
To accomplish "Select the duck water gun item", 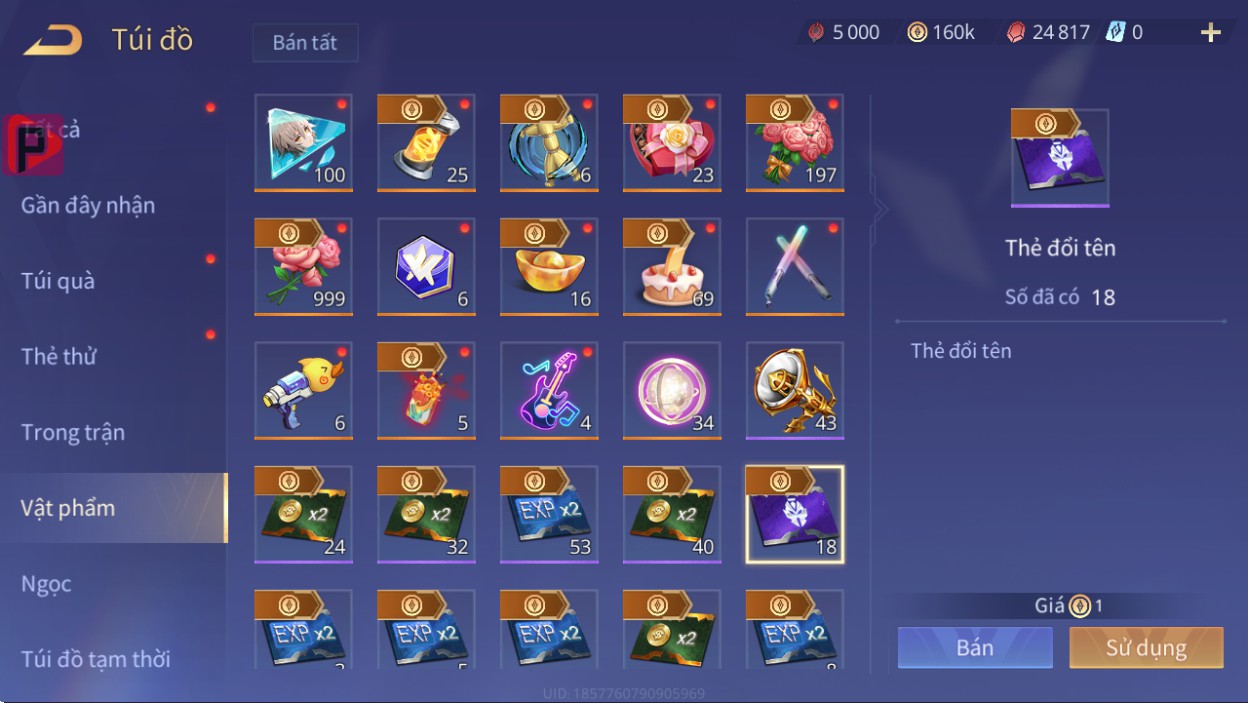I will click(303, 390).
